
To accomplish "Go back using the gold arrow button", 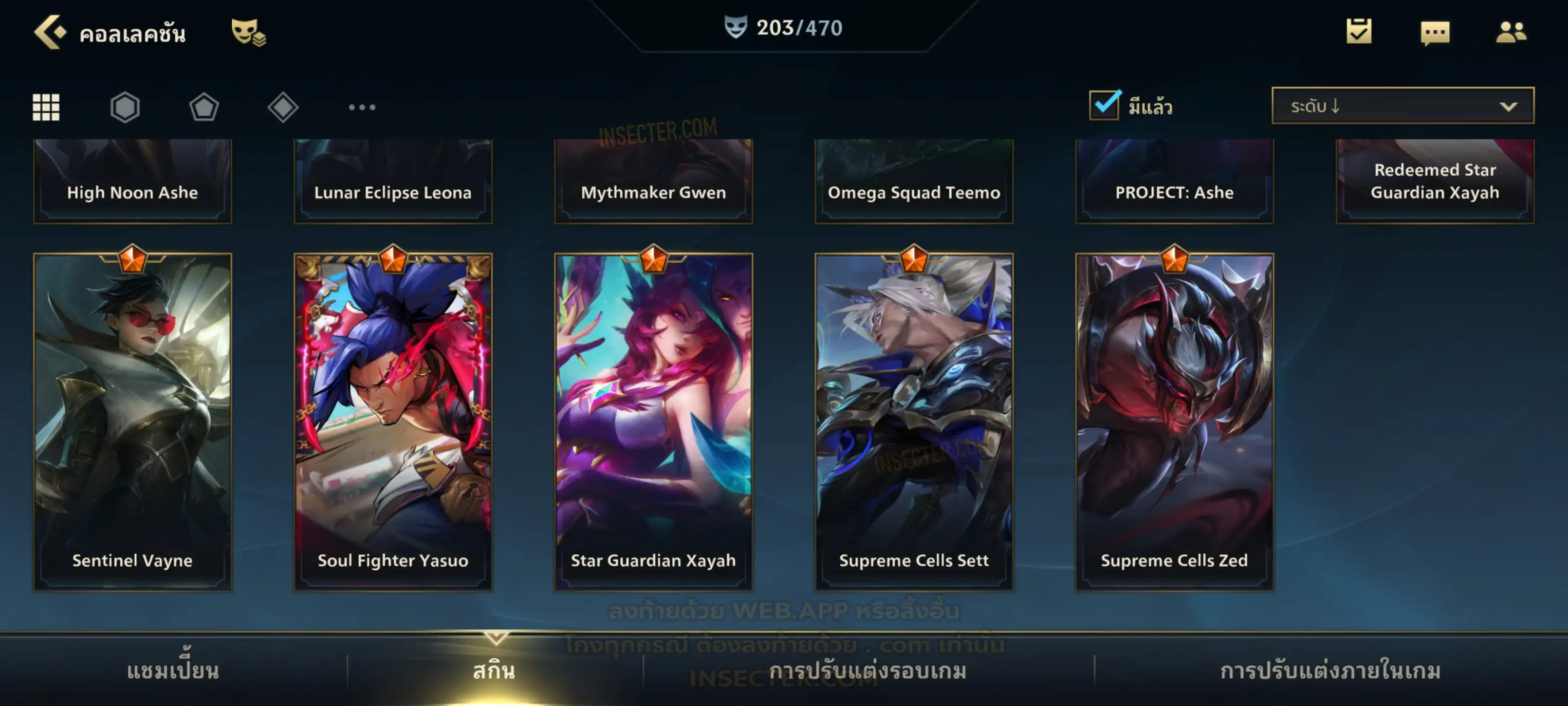I will [49, 32].
